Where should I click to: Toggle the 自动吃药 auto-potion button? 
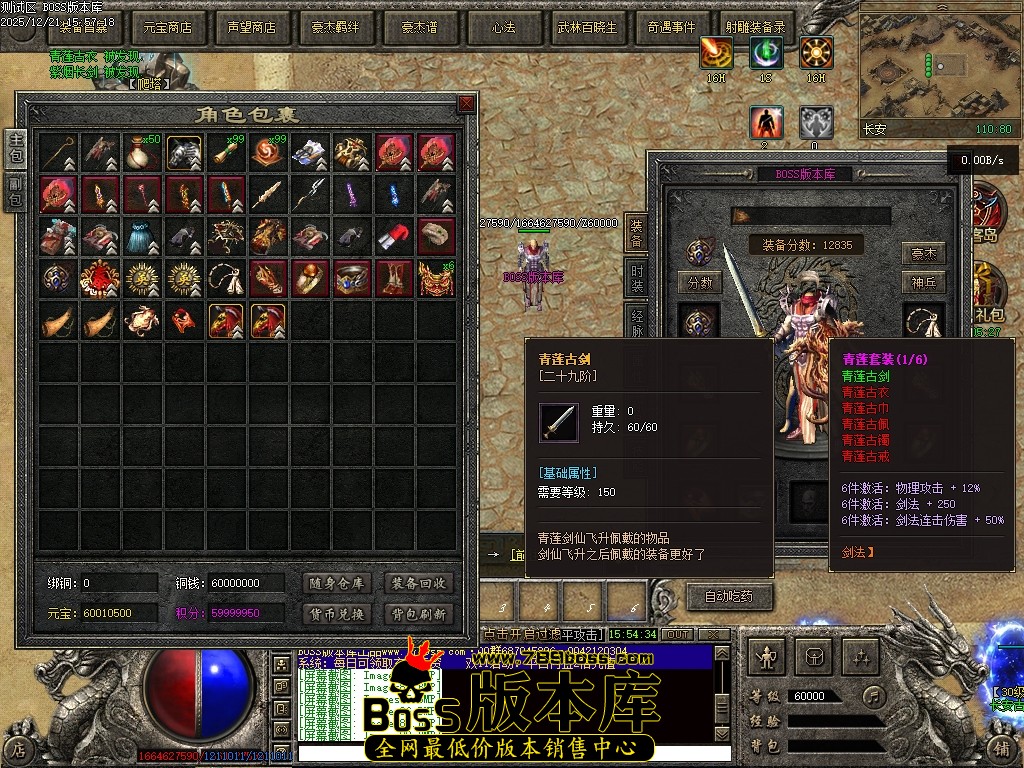729,597
